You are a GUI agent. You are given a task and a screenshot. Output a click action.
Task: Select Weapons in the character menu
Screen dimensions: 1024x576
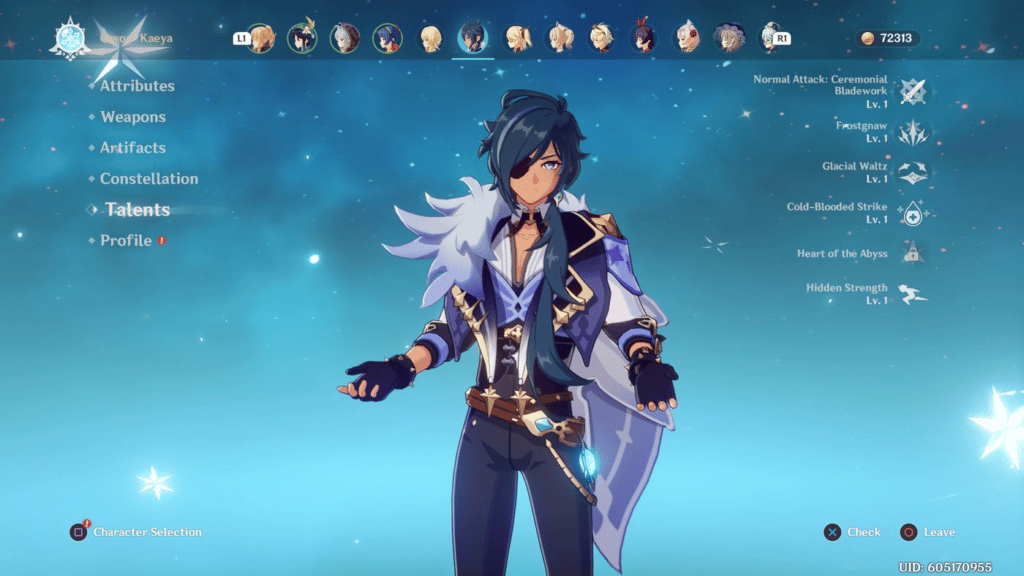[133, 117]
